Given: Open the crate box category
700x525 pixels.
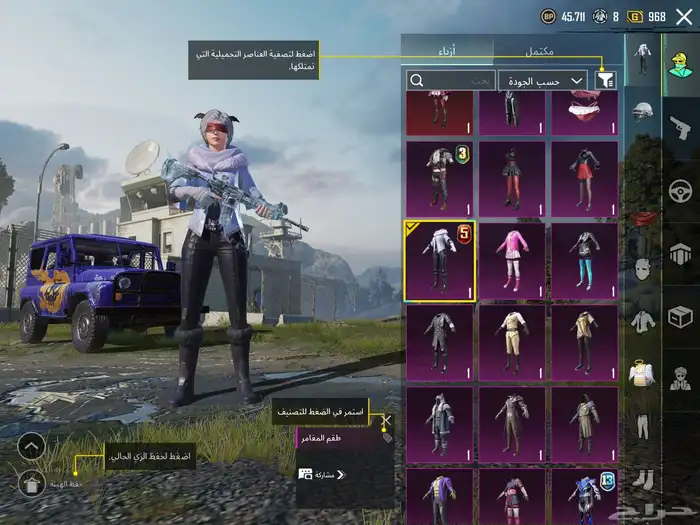Looking at the screenshot, I should click(x=680, y=317).
